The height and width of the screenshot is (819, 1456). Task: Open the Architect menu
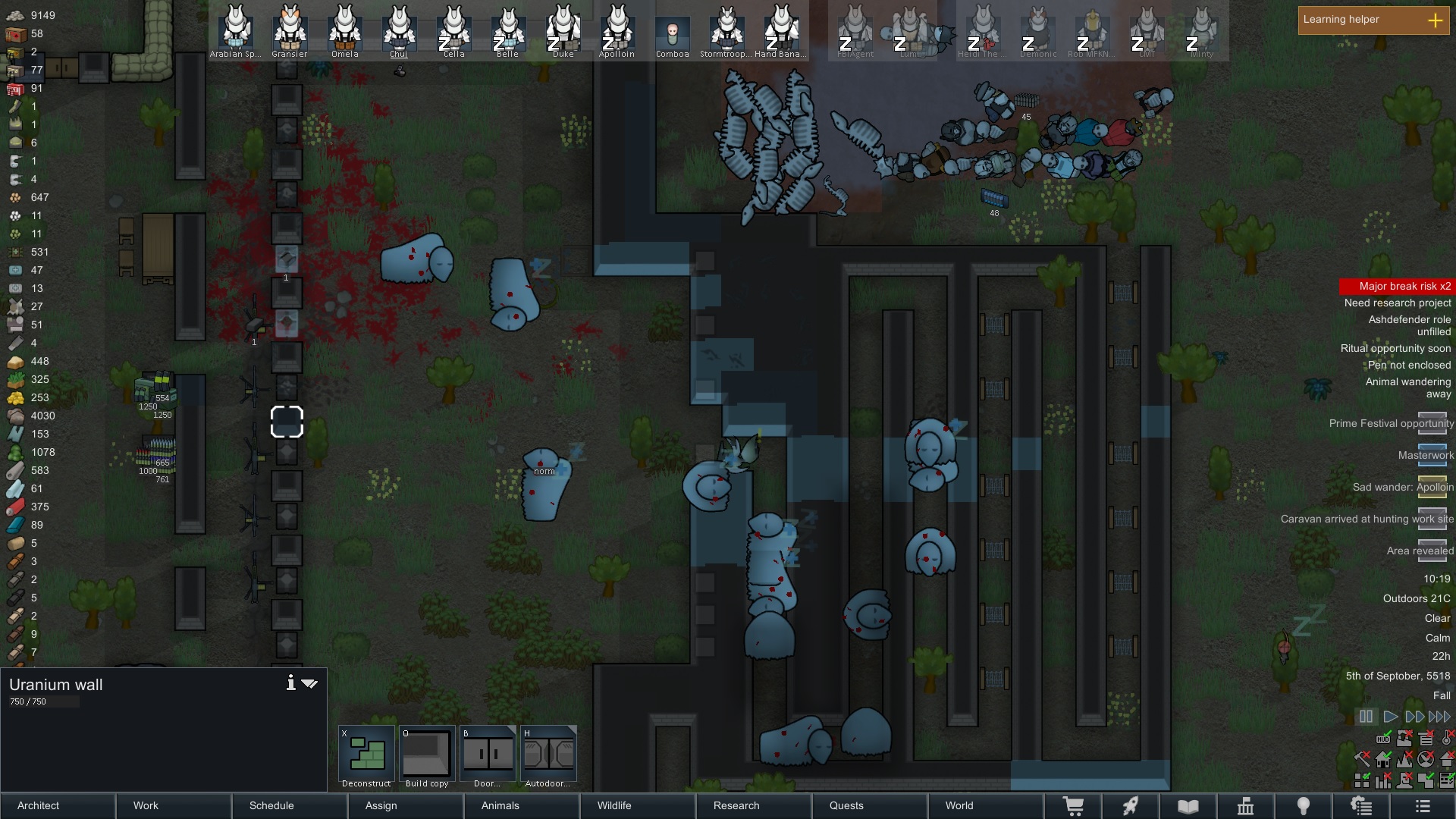(58, 805)
